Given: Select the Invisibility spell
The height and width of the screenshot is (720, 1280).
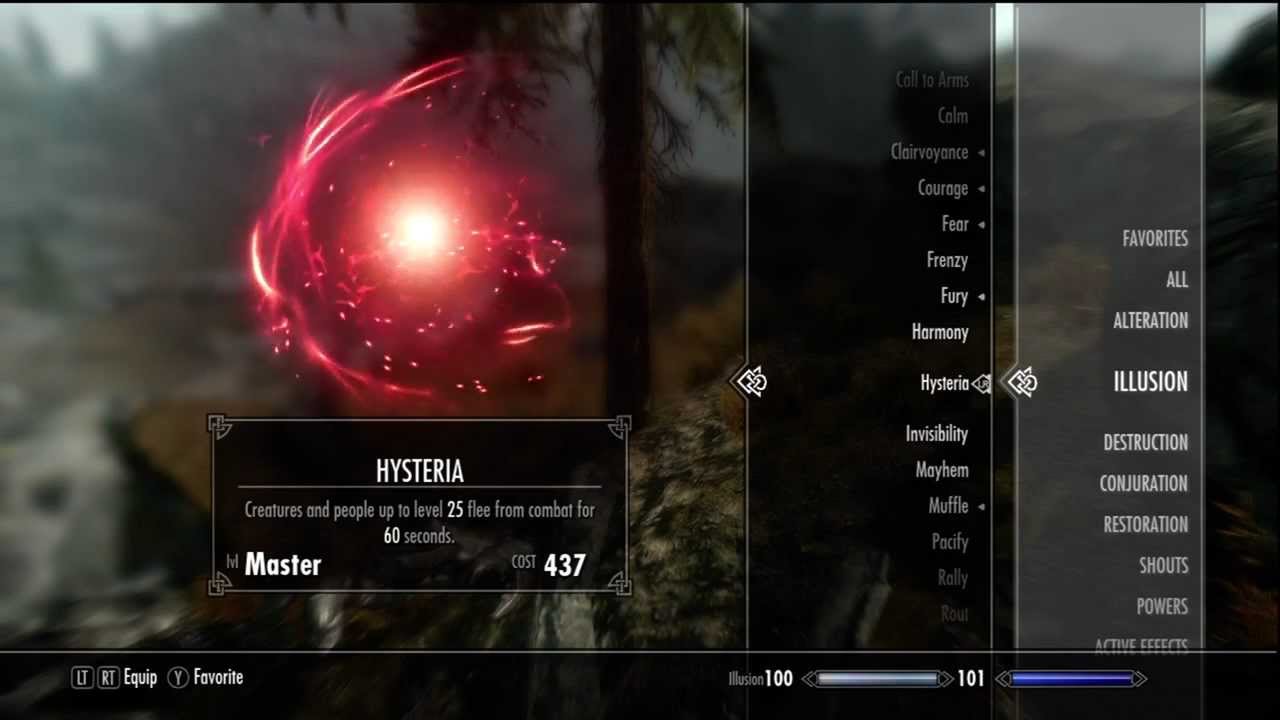Looking at the screenshot, I should click(x=936, y=434).
